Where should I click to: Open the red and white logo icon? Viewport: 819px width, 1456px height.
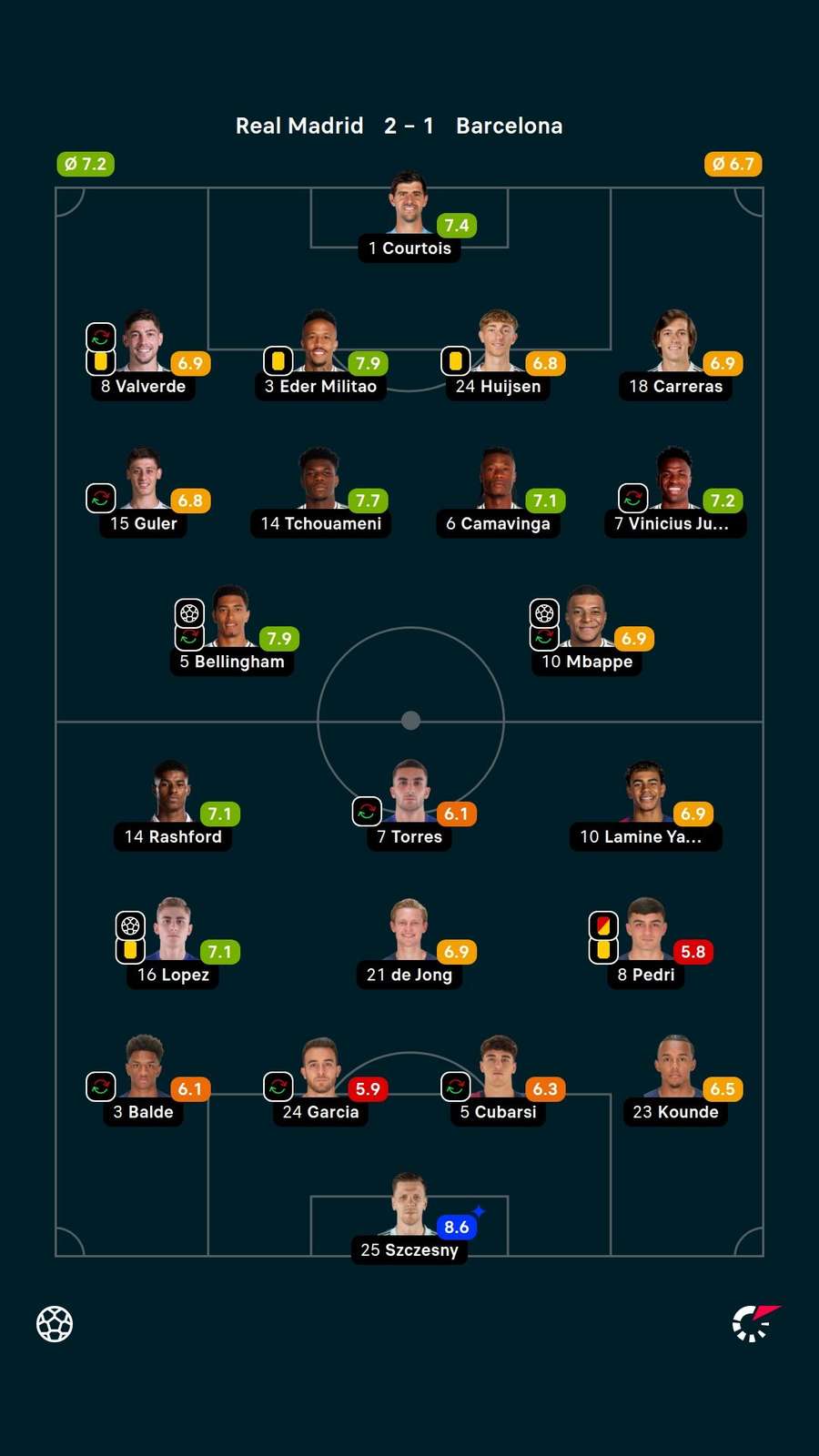tap(755, 1322)
